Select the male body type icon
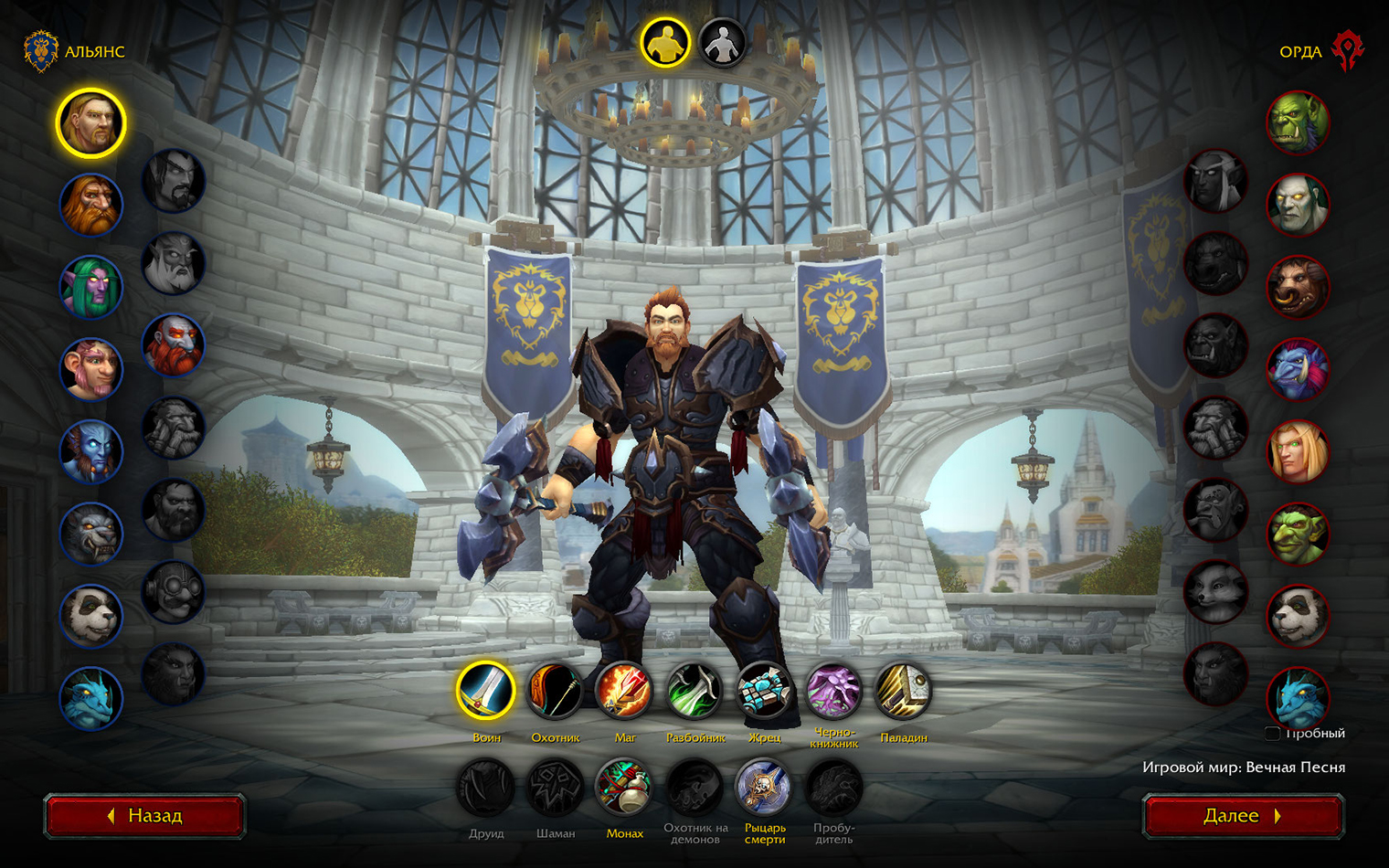The image size is (1389, 868). [x=664, y=43]
